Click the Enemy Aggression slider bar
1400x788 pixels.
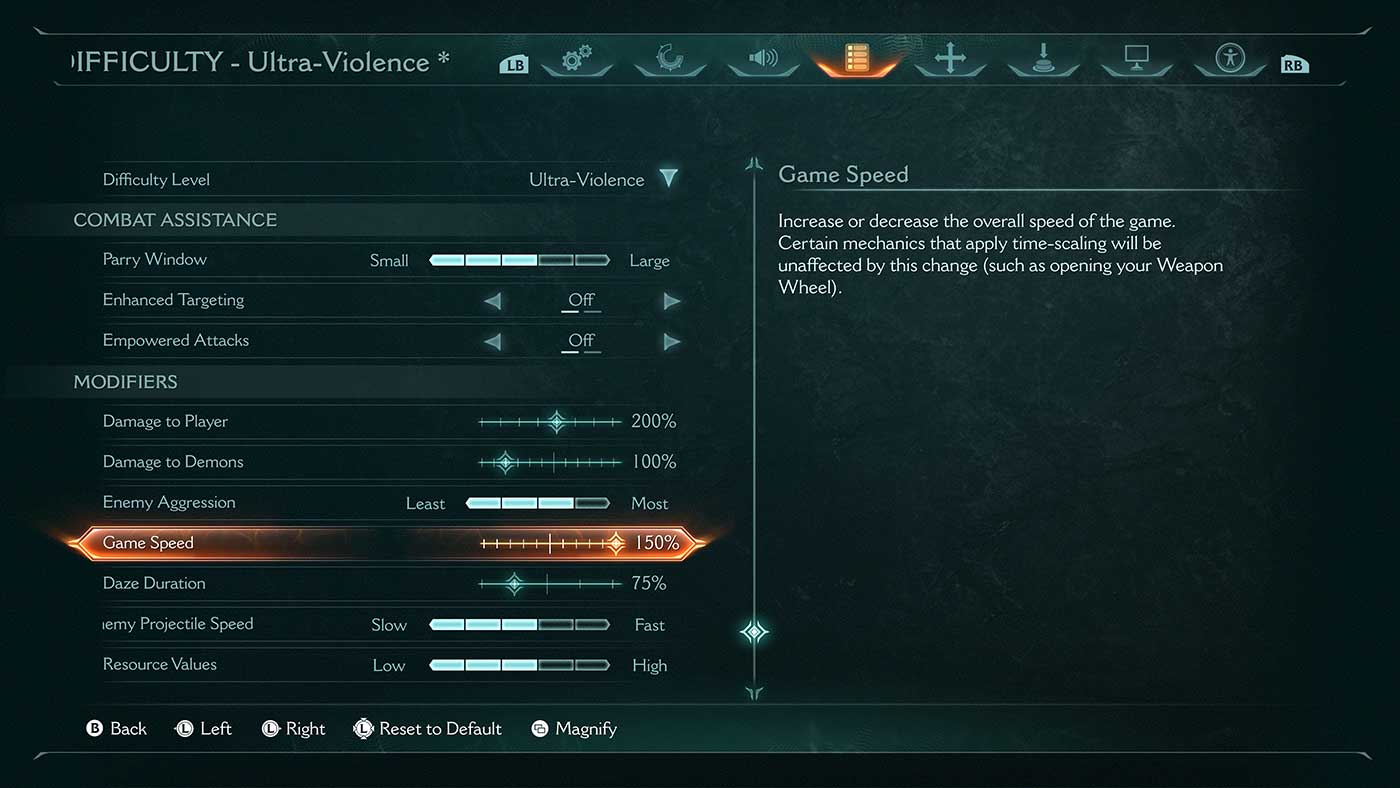(x=536, y=503)
